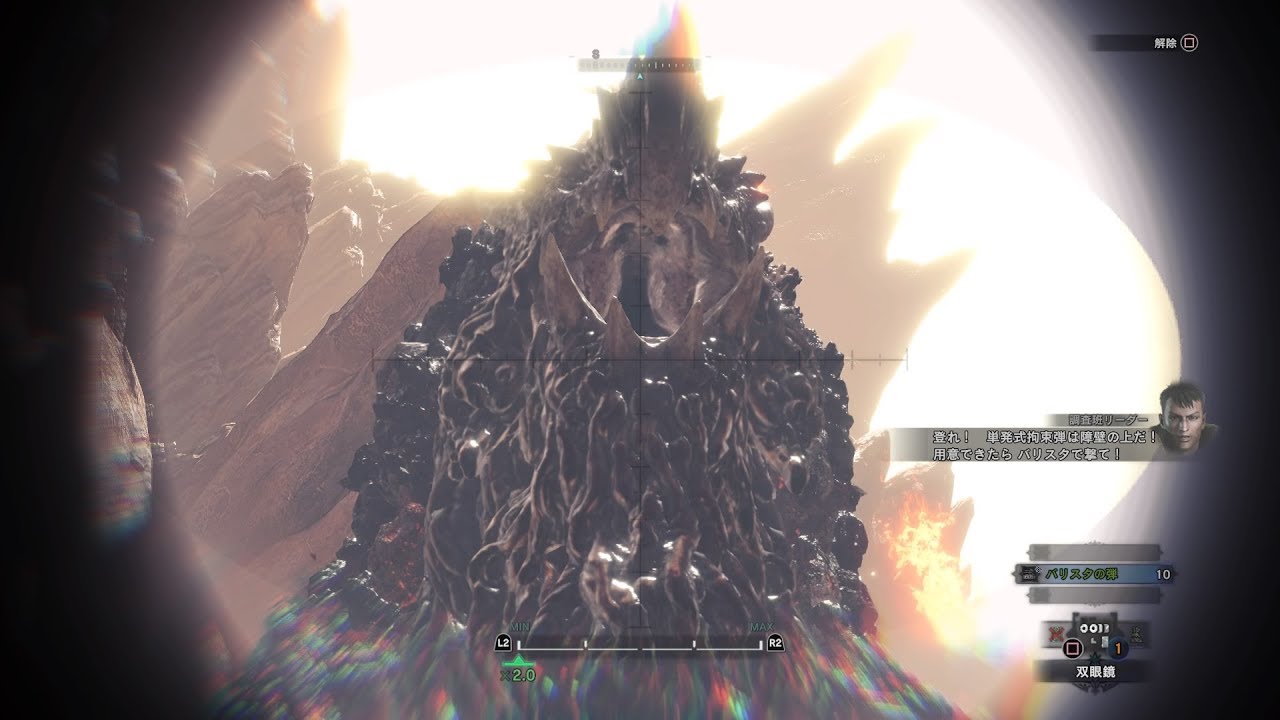Select the バリスタの弾 ammo entry
This screenshot has height=720, width=1280.
coord(1095,574)
